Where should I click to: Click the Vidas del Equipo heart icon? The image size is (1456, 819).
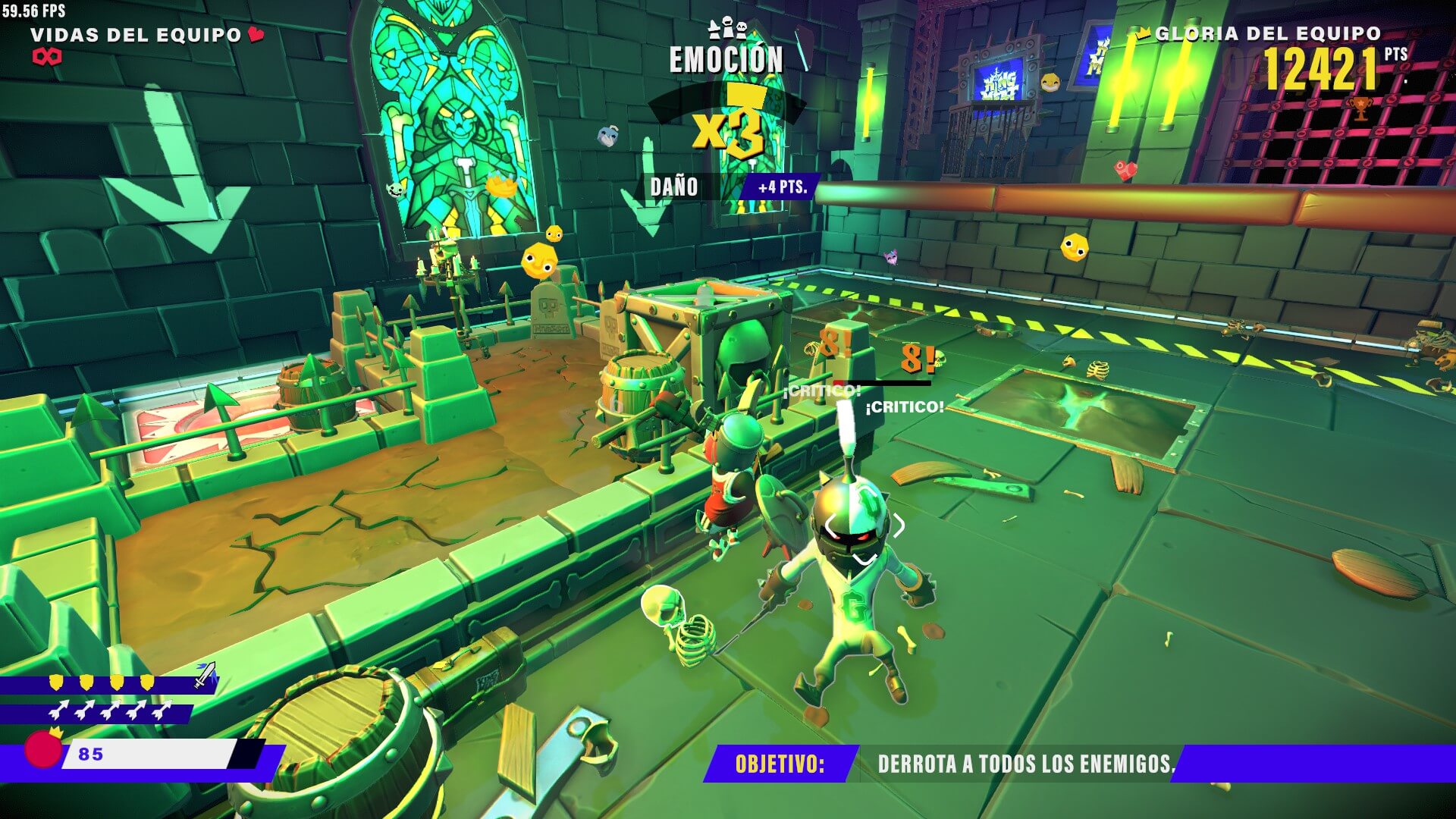tap(256, 34)
